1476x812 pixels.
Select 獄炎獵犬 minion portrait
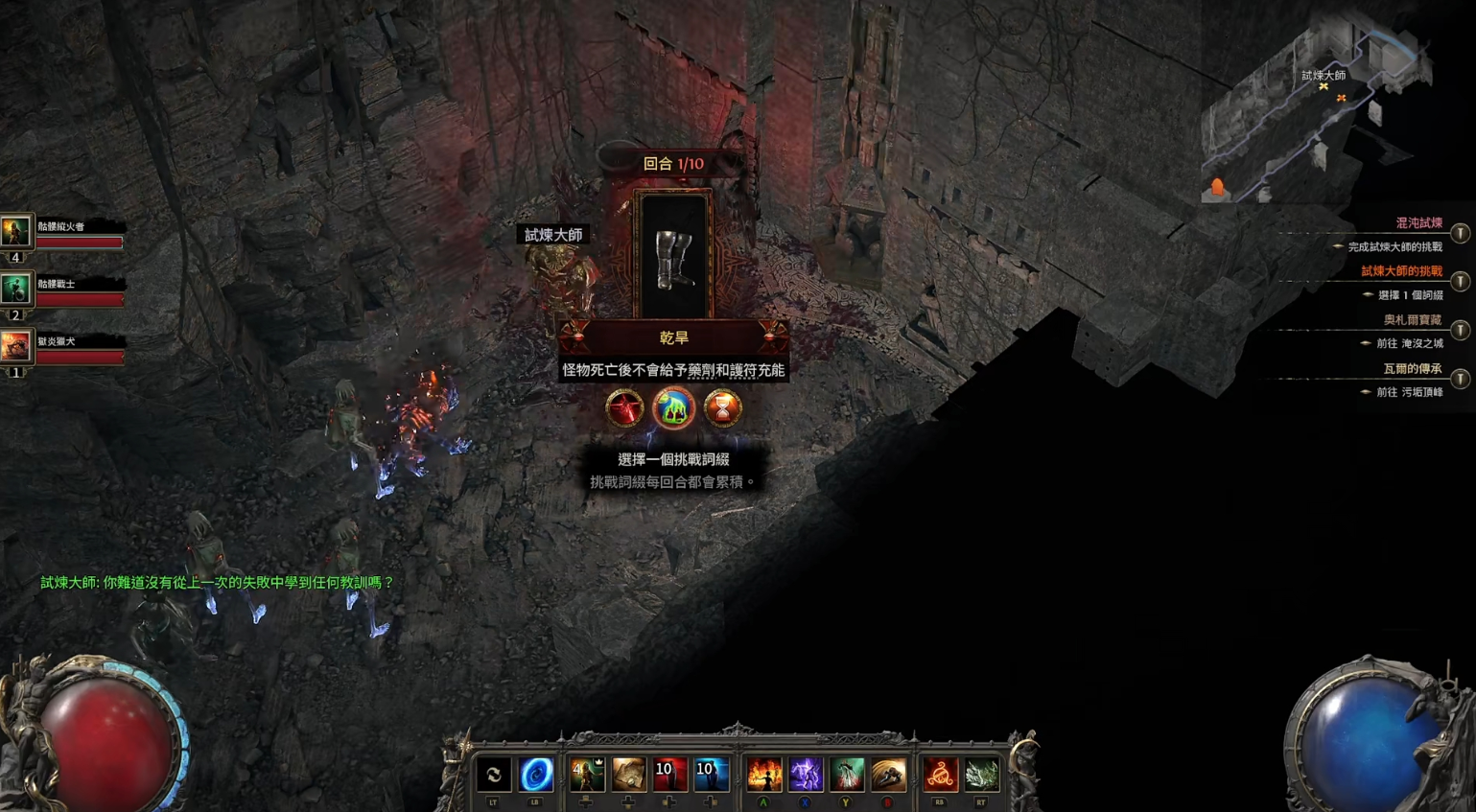pos(15,346)
